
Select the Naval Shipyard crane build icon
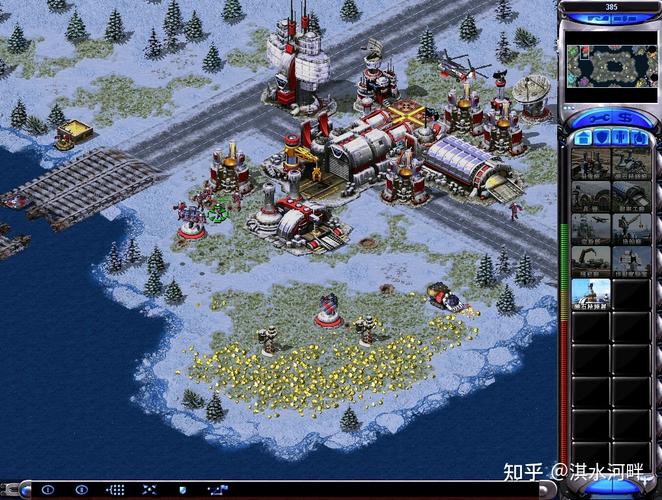click(631, 228)
